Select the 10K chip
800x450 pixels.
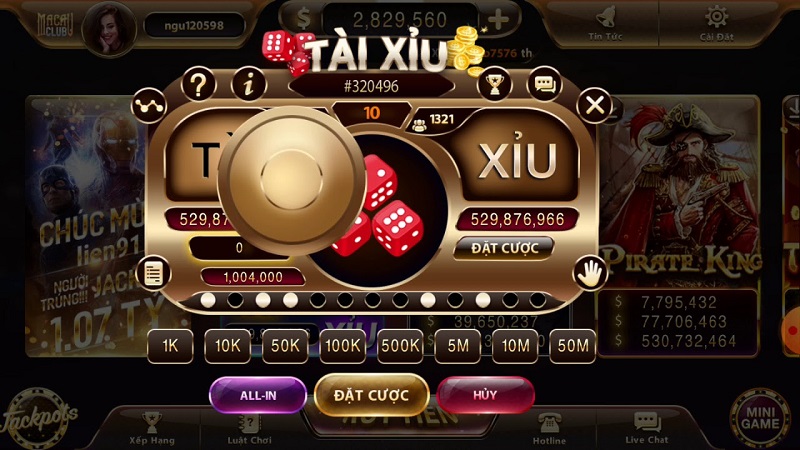pyautogui.click(x=228, y=346)
